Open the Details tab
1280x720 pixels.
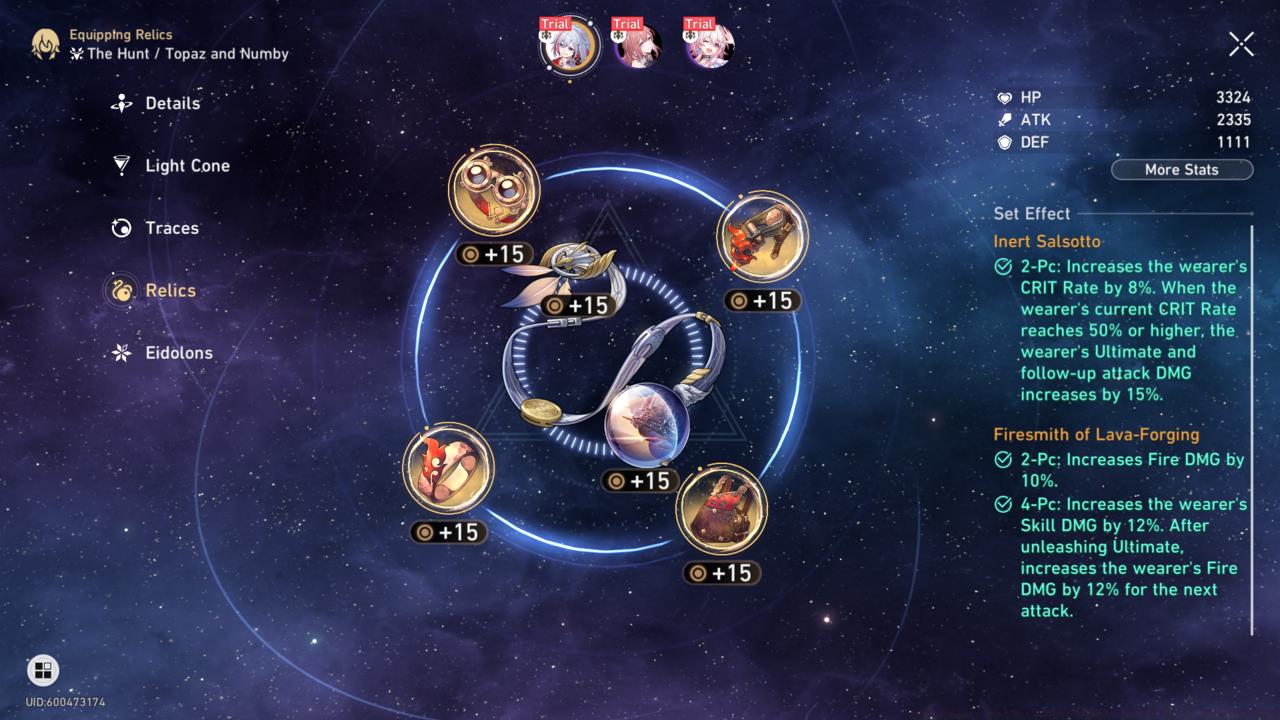click(172, 103)
